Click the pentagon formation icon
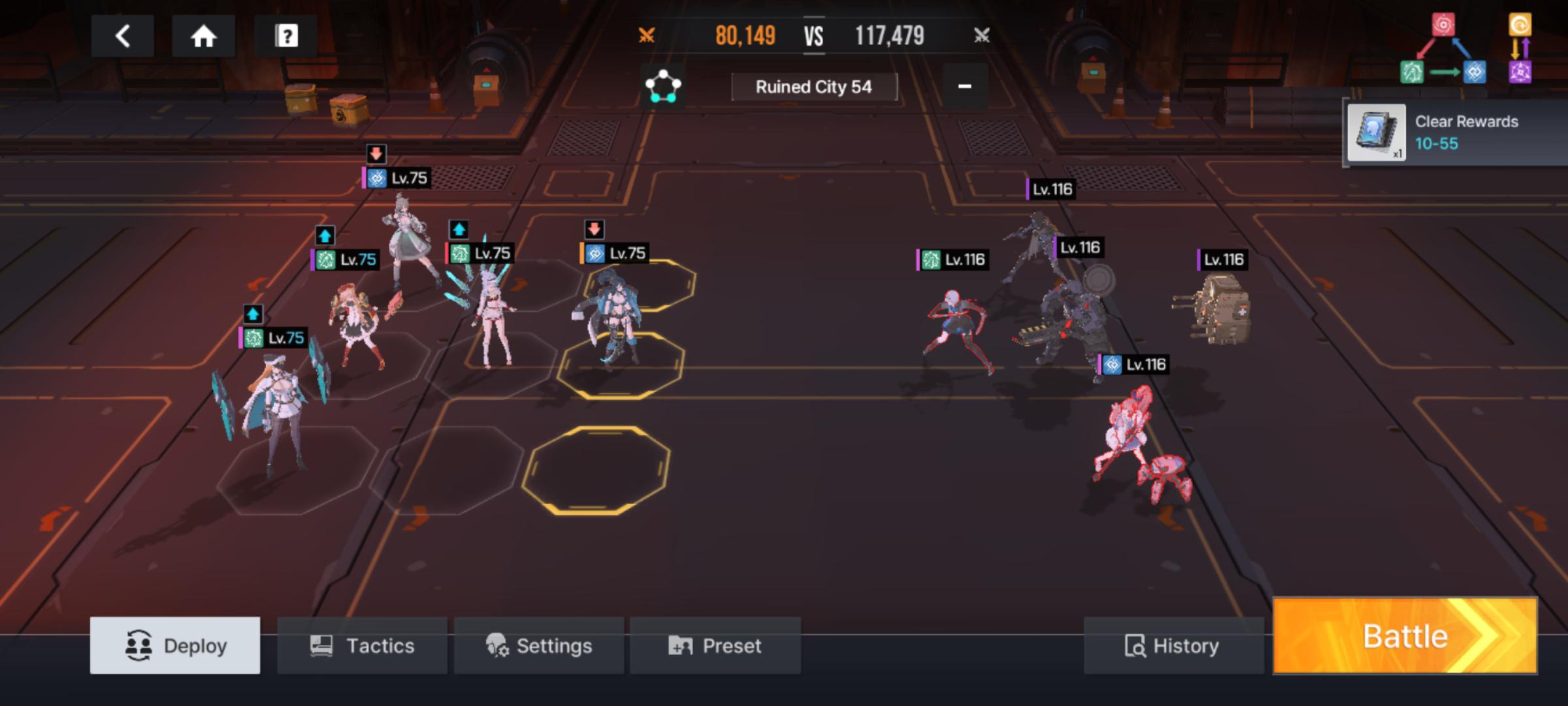The height and width of the screenshot is (706, 1568). click(662, 86)
